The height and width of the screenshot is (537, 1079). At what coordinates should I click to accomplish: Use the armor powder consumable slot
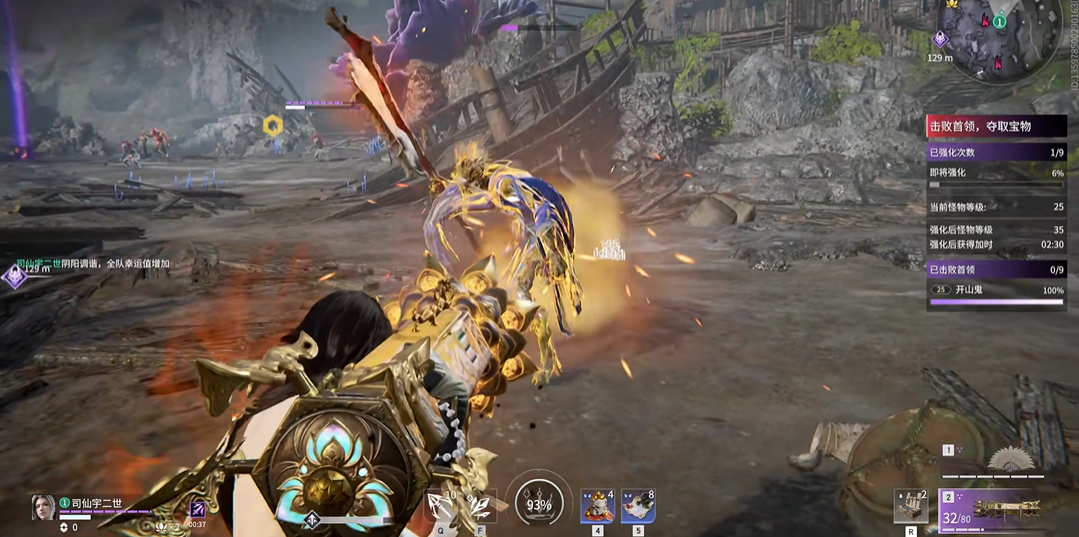[598, 506]
